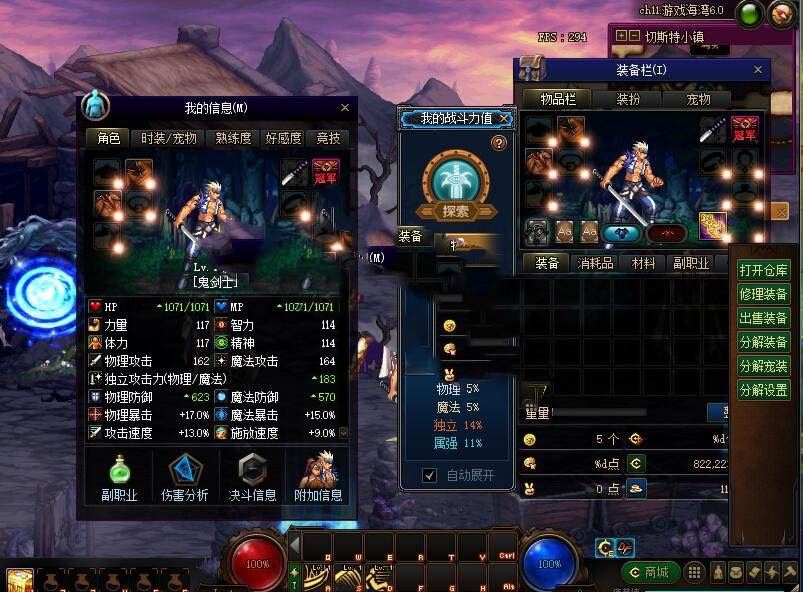Toggle the 自动展开 checkbox
The image size is (803, 592).
click(x=430, y=475)
